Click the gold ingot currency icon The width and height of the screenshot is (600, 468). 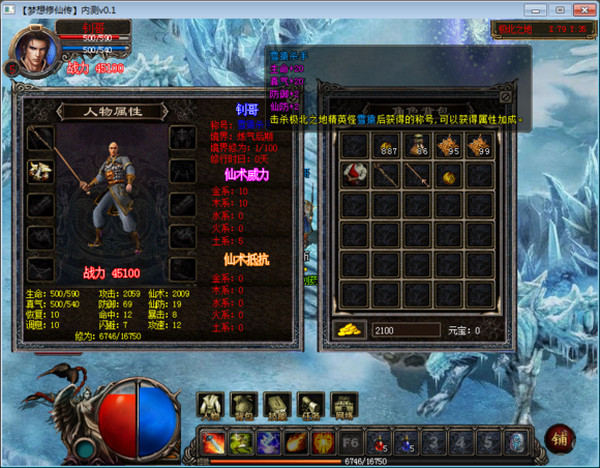tap(349, 329)
